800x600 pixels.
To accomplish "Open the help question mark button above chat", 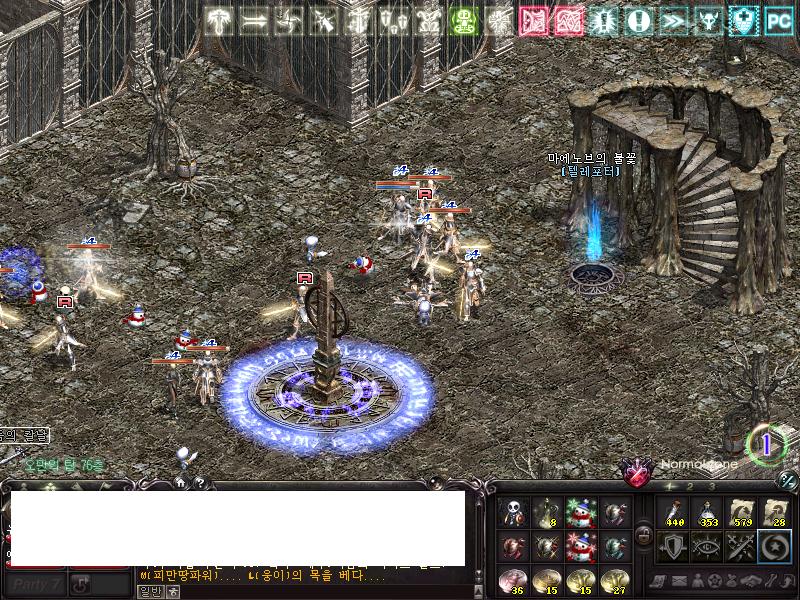I will 199,482.
